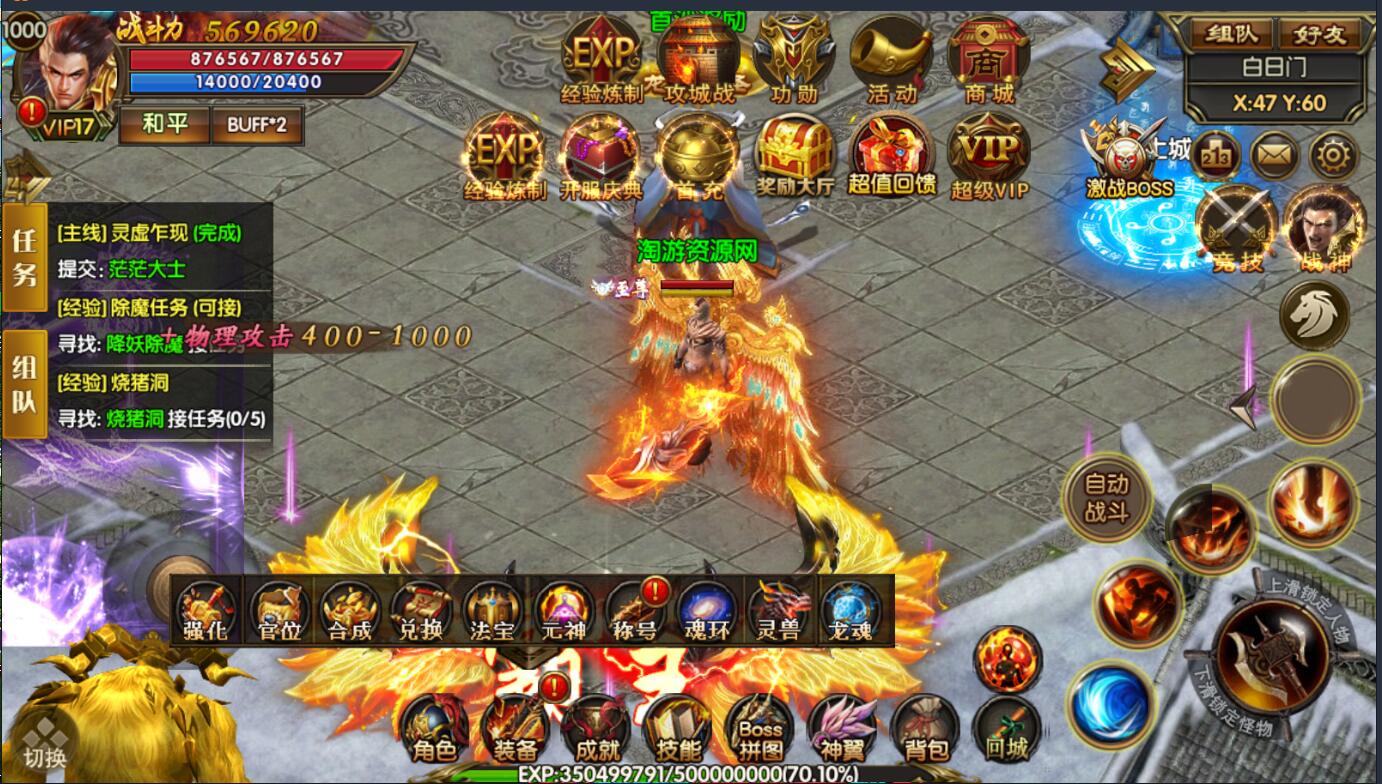Open the 强化 enhancement menu
This screenshot has width=1382, height=784.
pos(207,611)
